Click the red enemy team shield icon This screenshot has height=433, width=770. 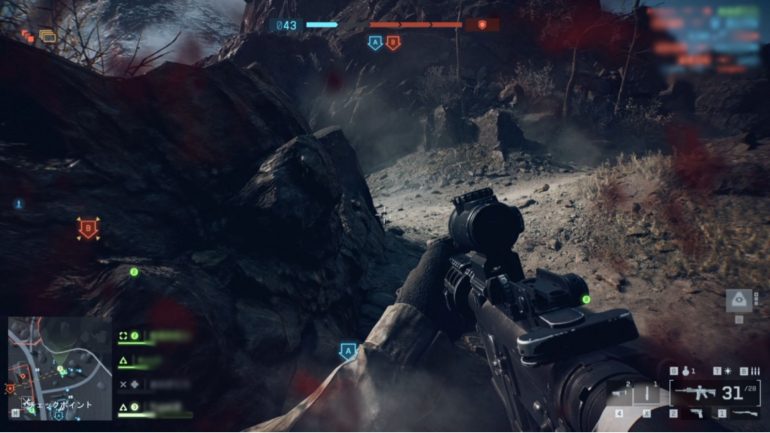(x=482, y=24)
